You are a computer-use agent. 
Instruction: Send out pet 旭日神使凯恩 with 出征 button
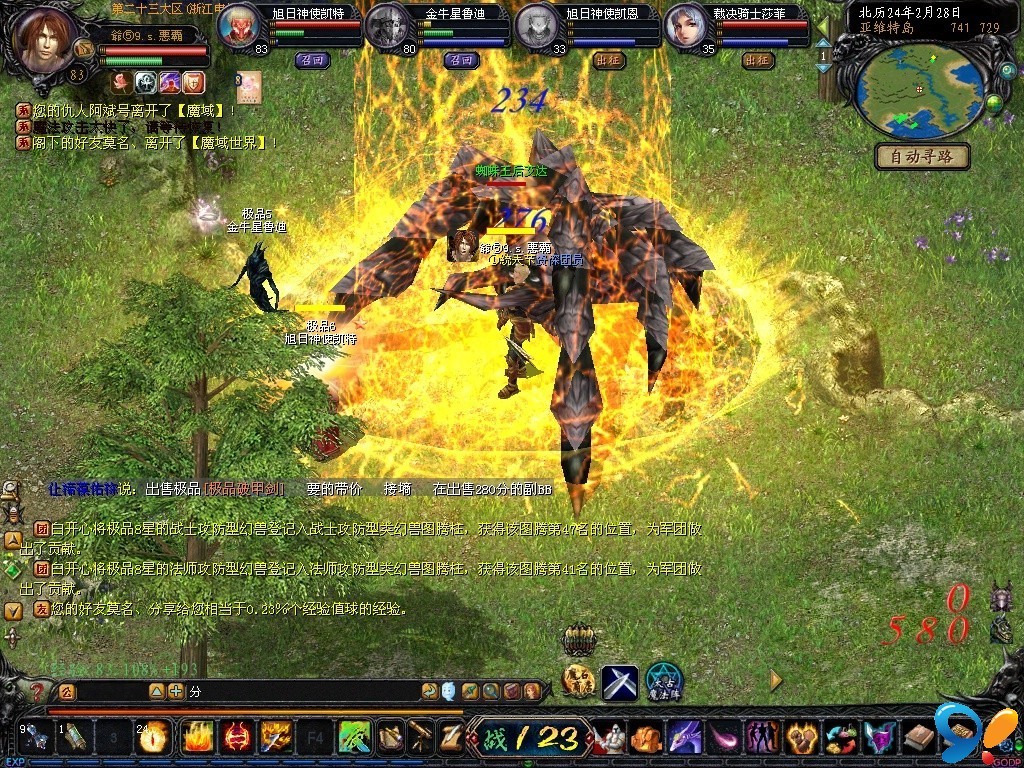[x=608, y=60]
